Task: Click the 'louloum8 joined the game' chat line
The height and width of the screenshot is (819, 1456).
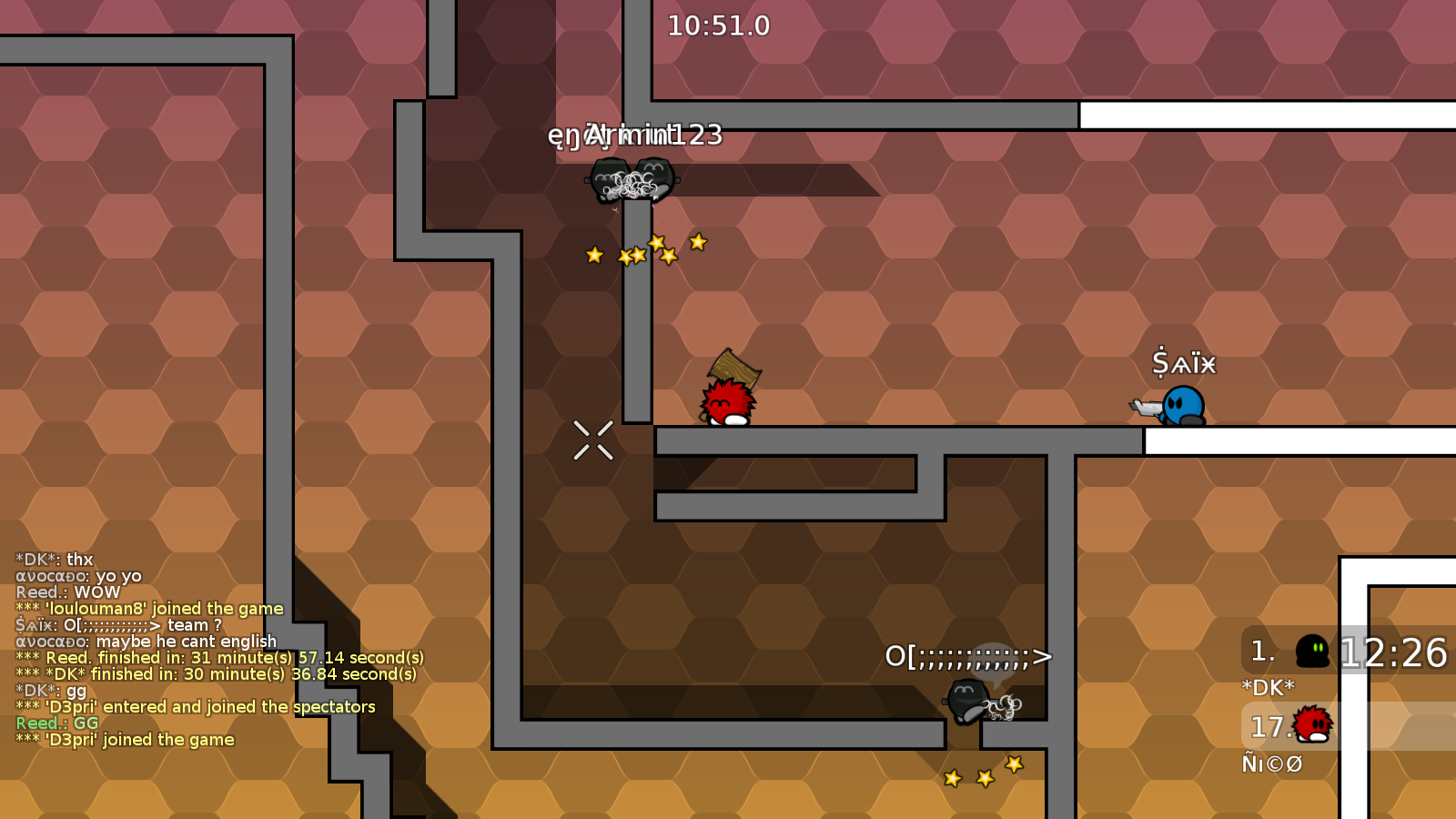Action: pyautogui.click(x=150, y=609)
